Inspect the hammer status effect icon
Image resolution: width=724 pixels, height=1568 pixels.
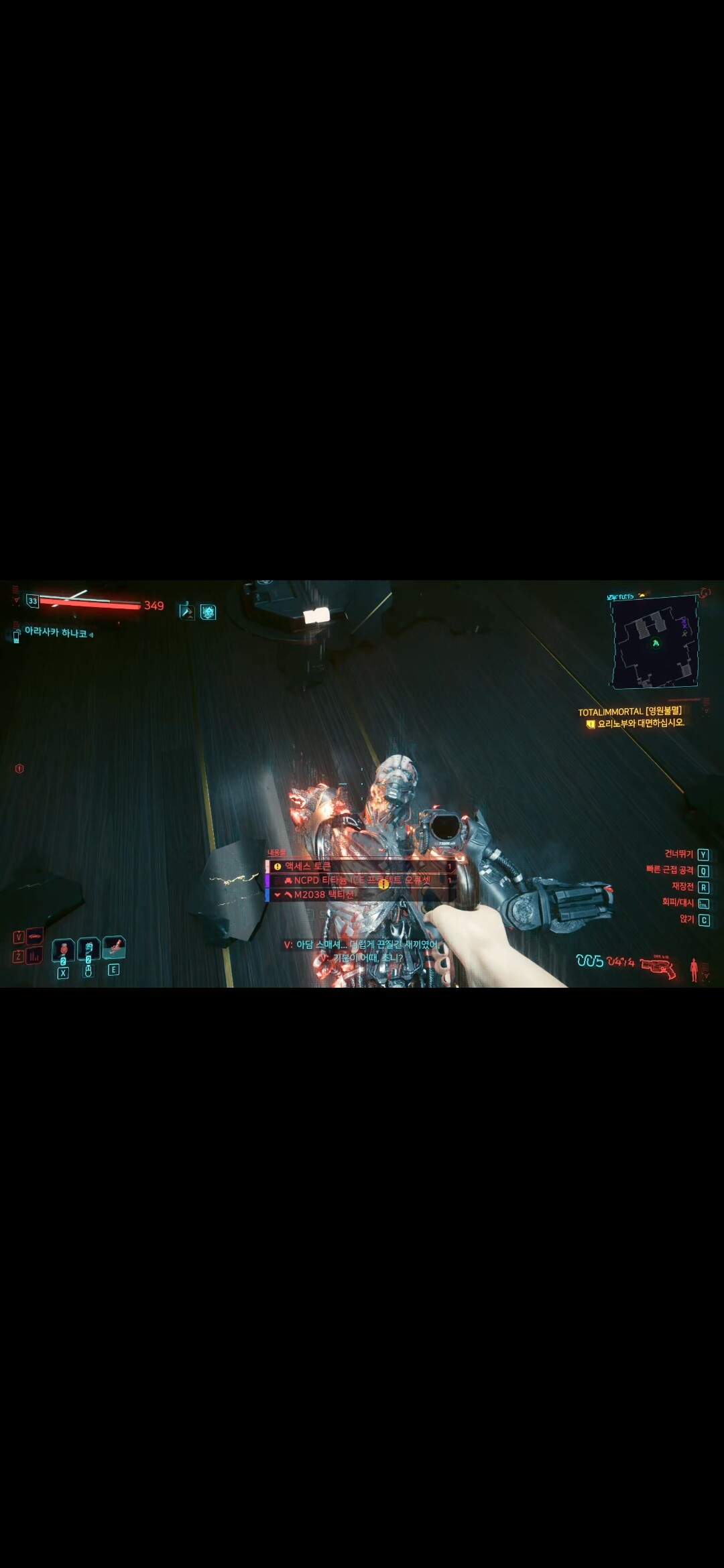[x=186, y=611]
